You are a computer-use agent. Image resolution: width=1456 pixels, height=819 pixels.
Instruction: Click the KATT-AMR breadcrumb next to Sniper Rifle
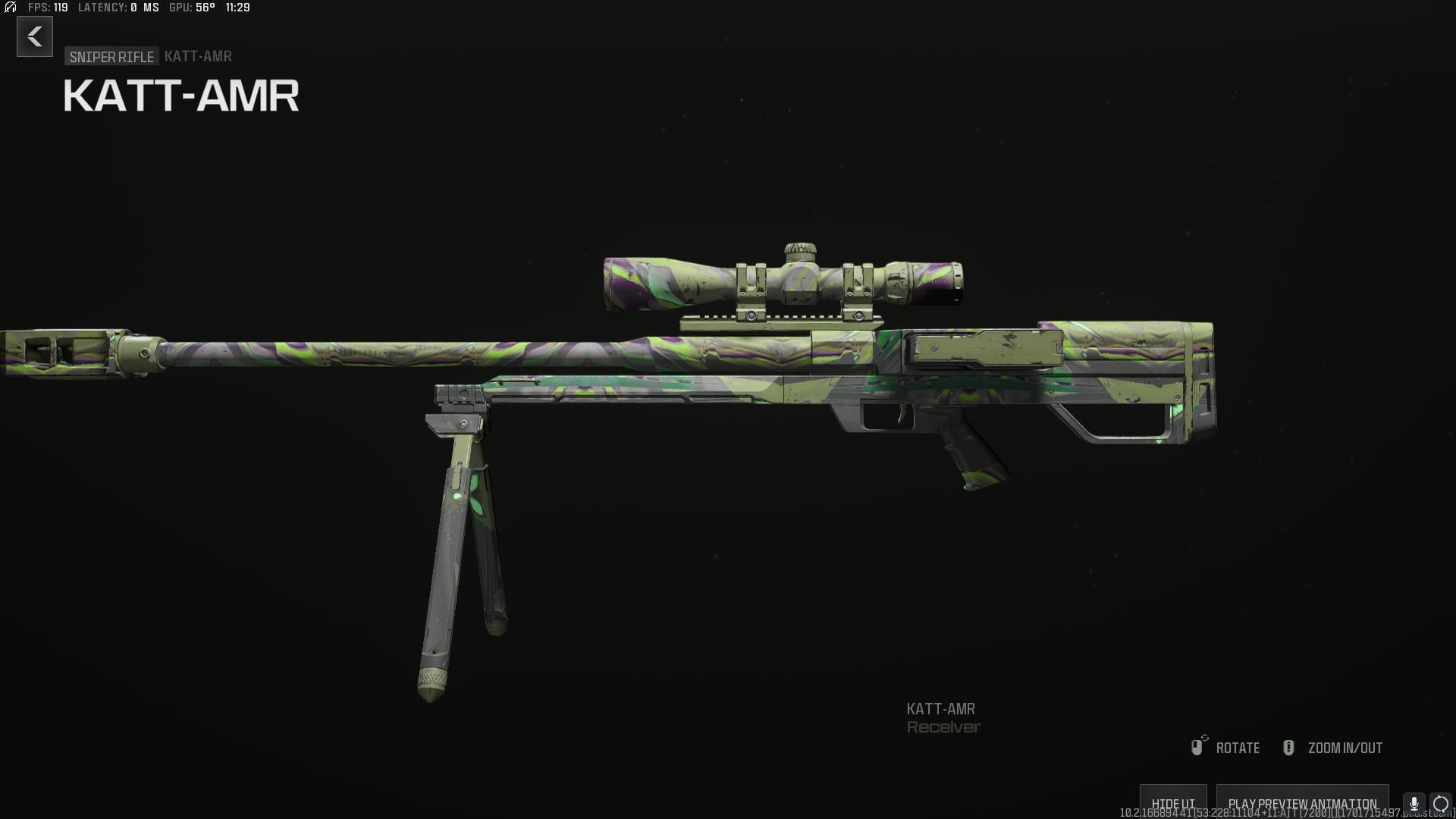[197, 55]
